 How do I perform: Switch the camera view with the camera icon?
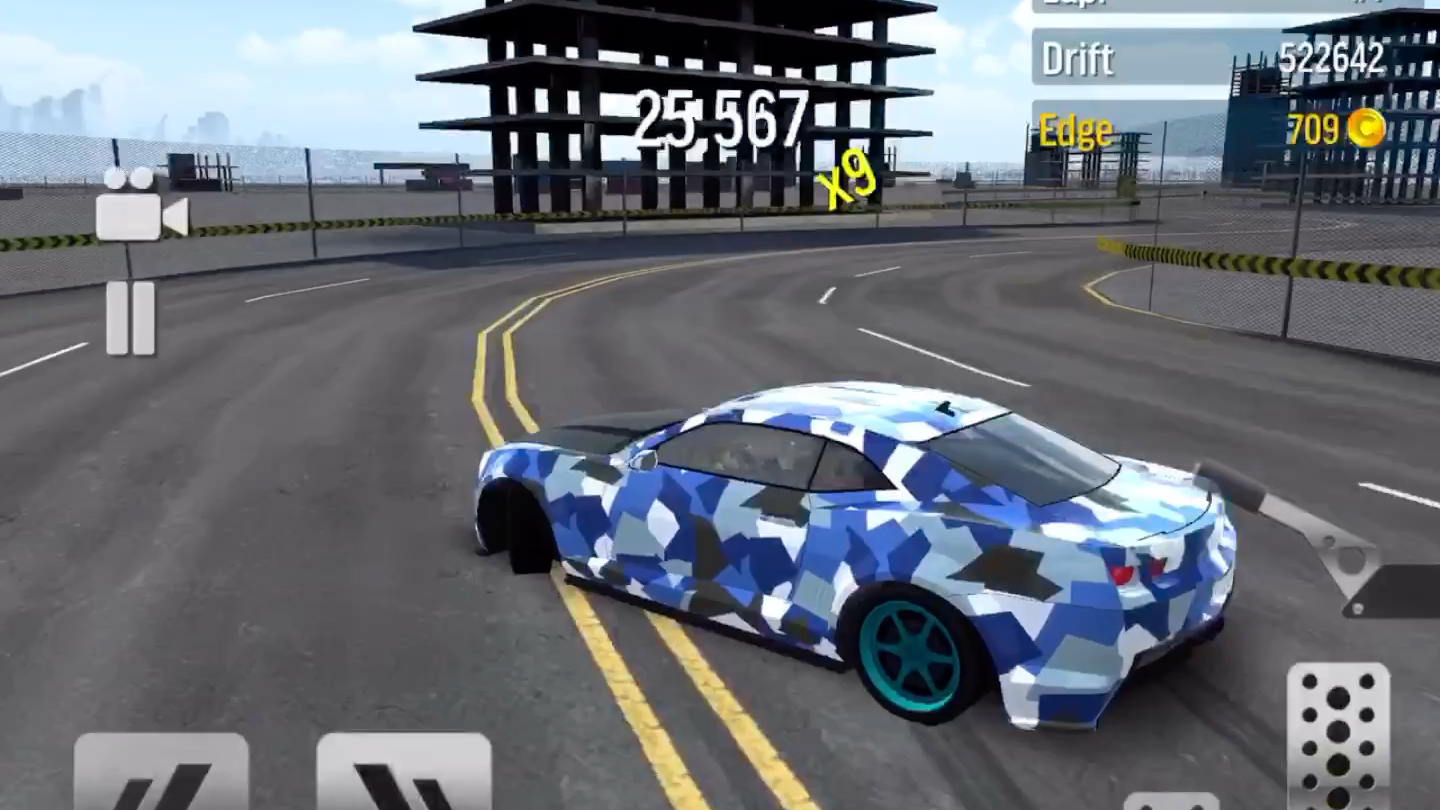pyautogui.click(x=140, y=206)
